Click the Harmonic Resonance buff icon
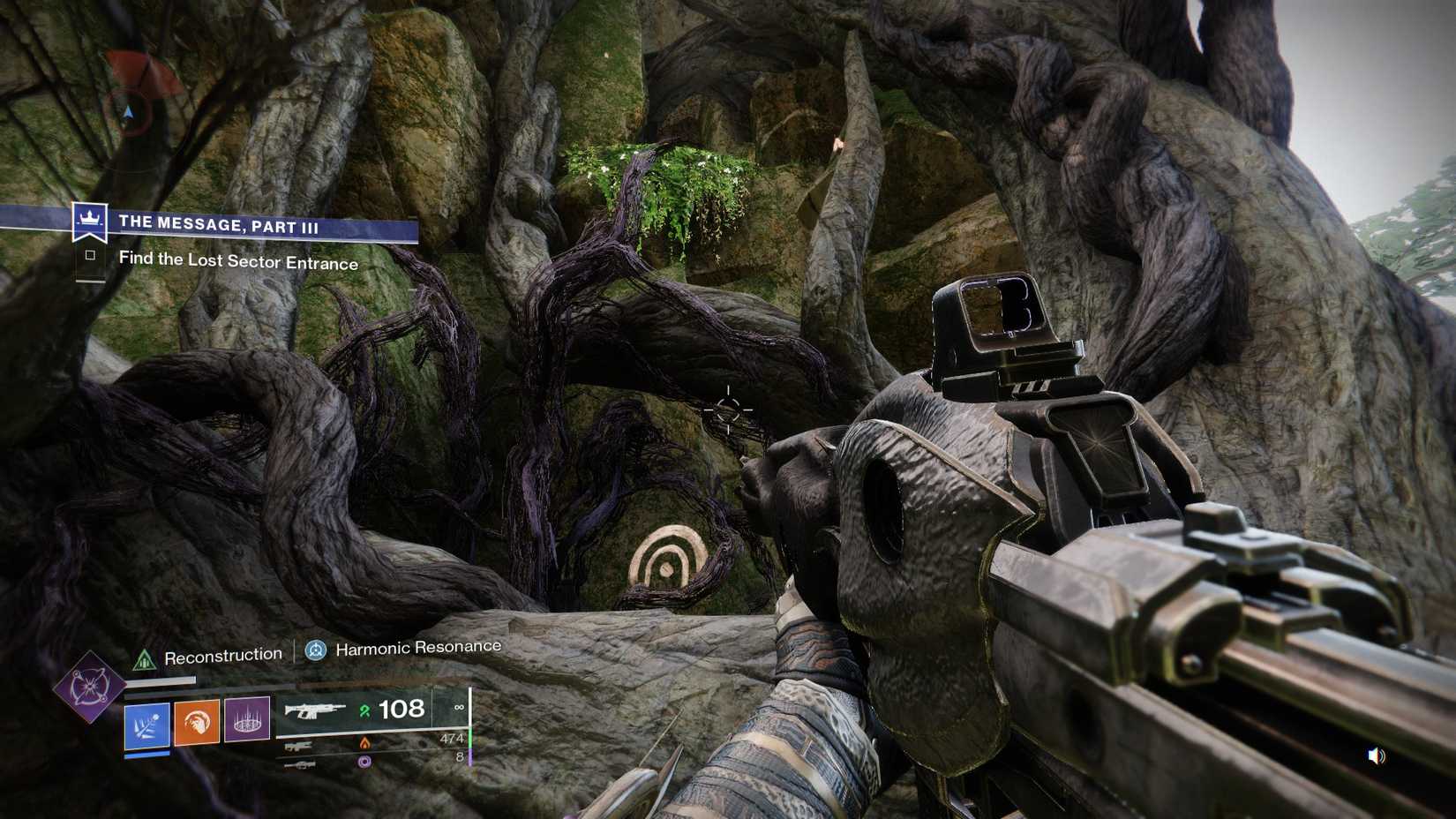The height and width of the screenshot is (819, 1456). pos(316,651)
